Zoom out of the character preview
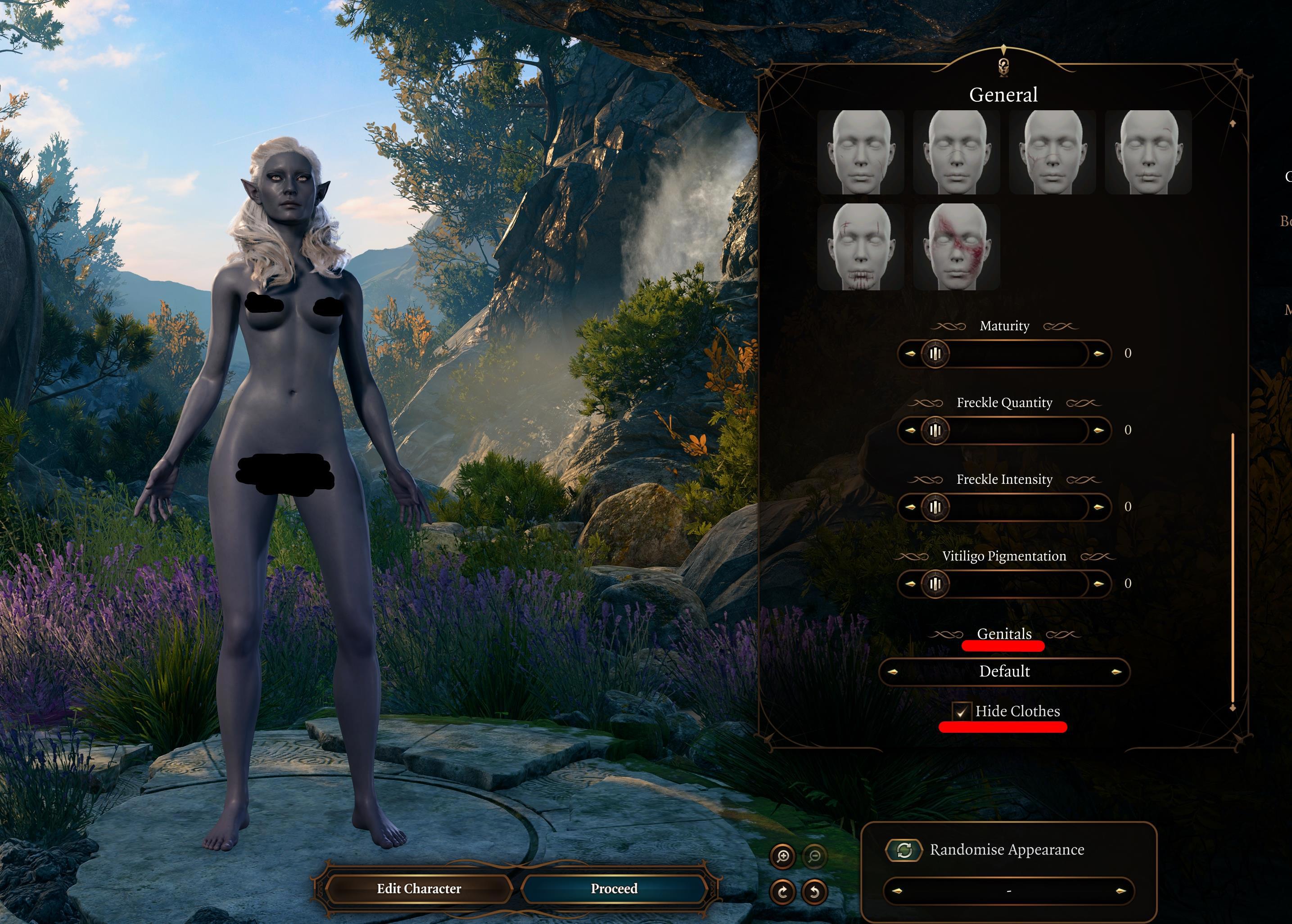 814,856
